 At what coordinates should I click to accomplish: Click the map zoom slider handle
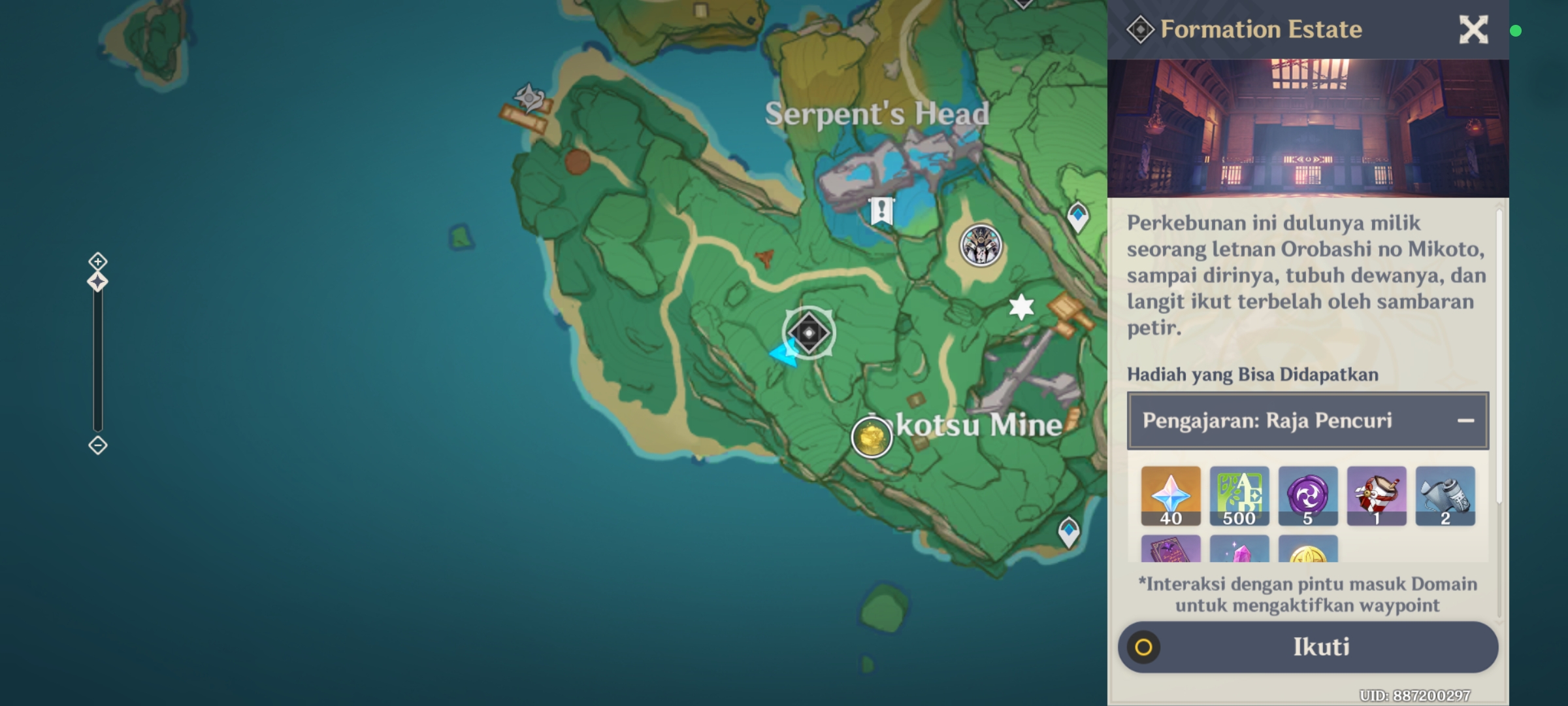pyautogui.click(x=97, y=282)
